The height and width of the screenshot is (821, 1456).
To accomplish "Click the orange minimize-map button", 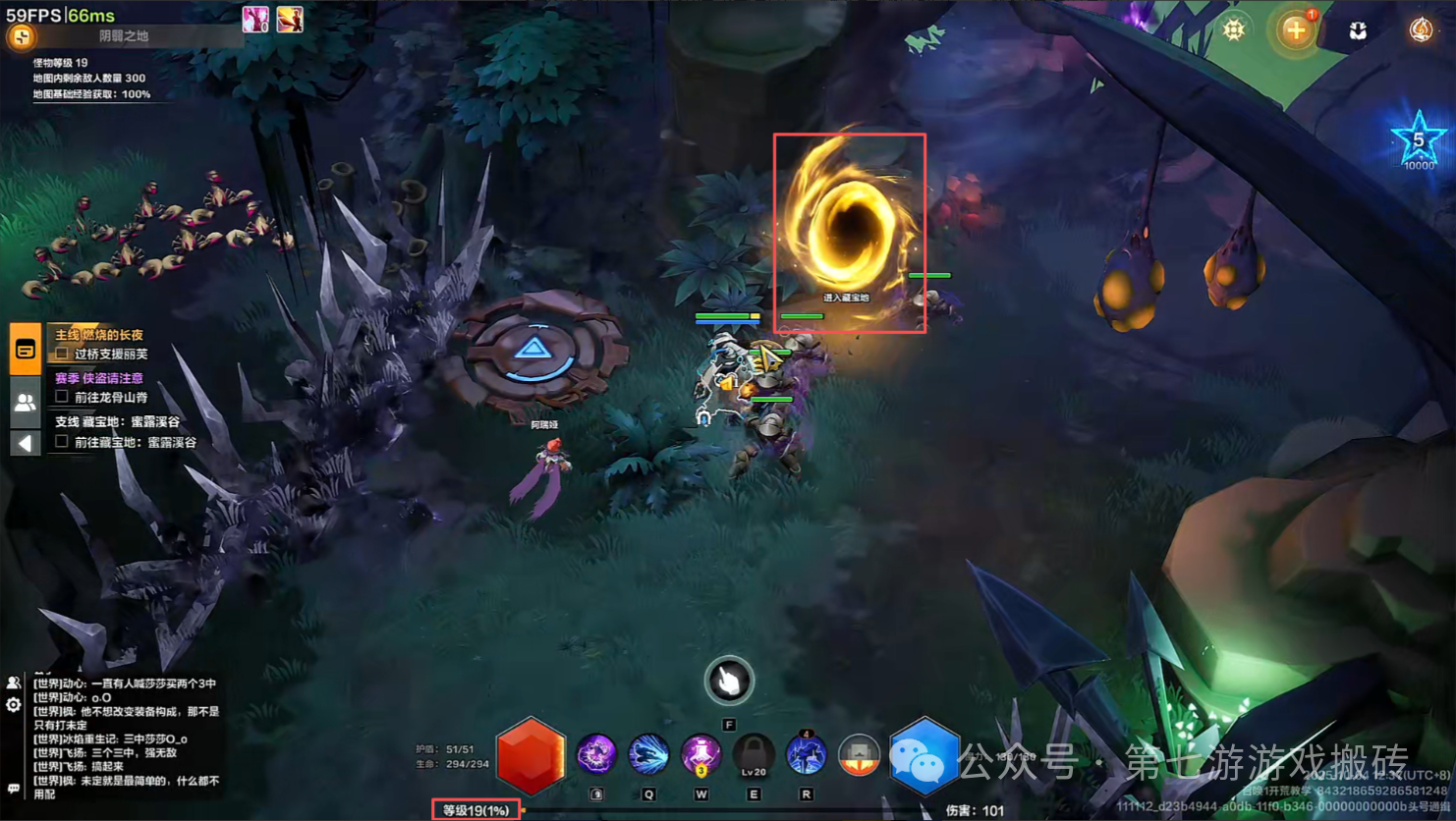I will point(21,37).
